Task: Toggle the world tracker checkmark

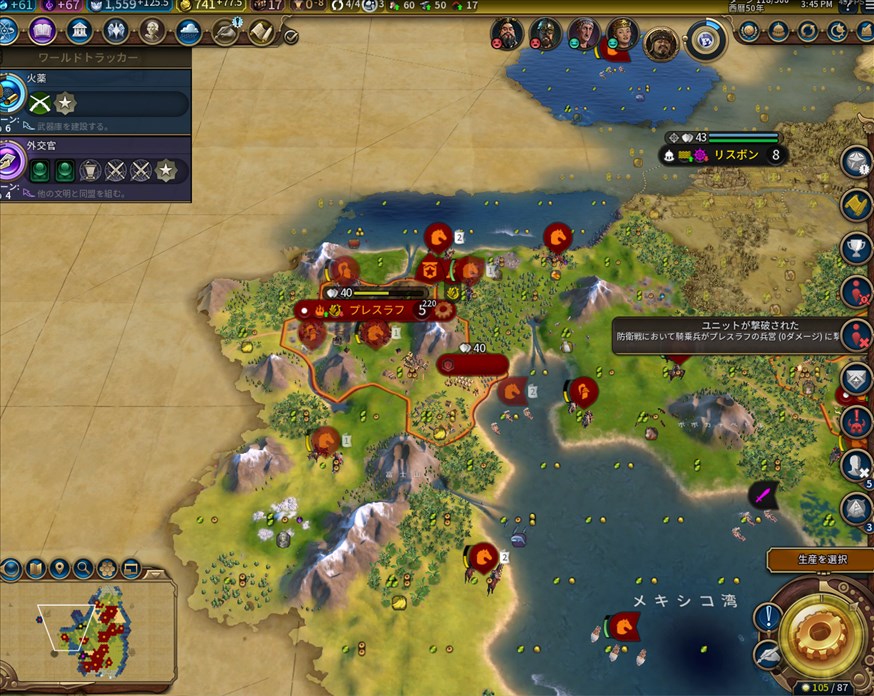Action: pyautogui.click(x=291, y=37)
